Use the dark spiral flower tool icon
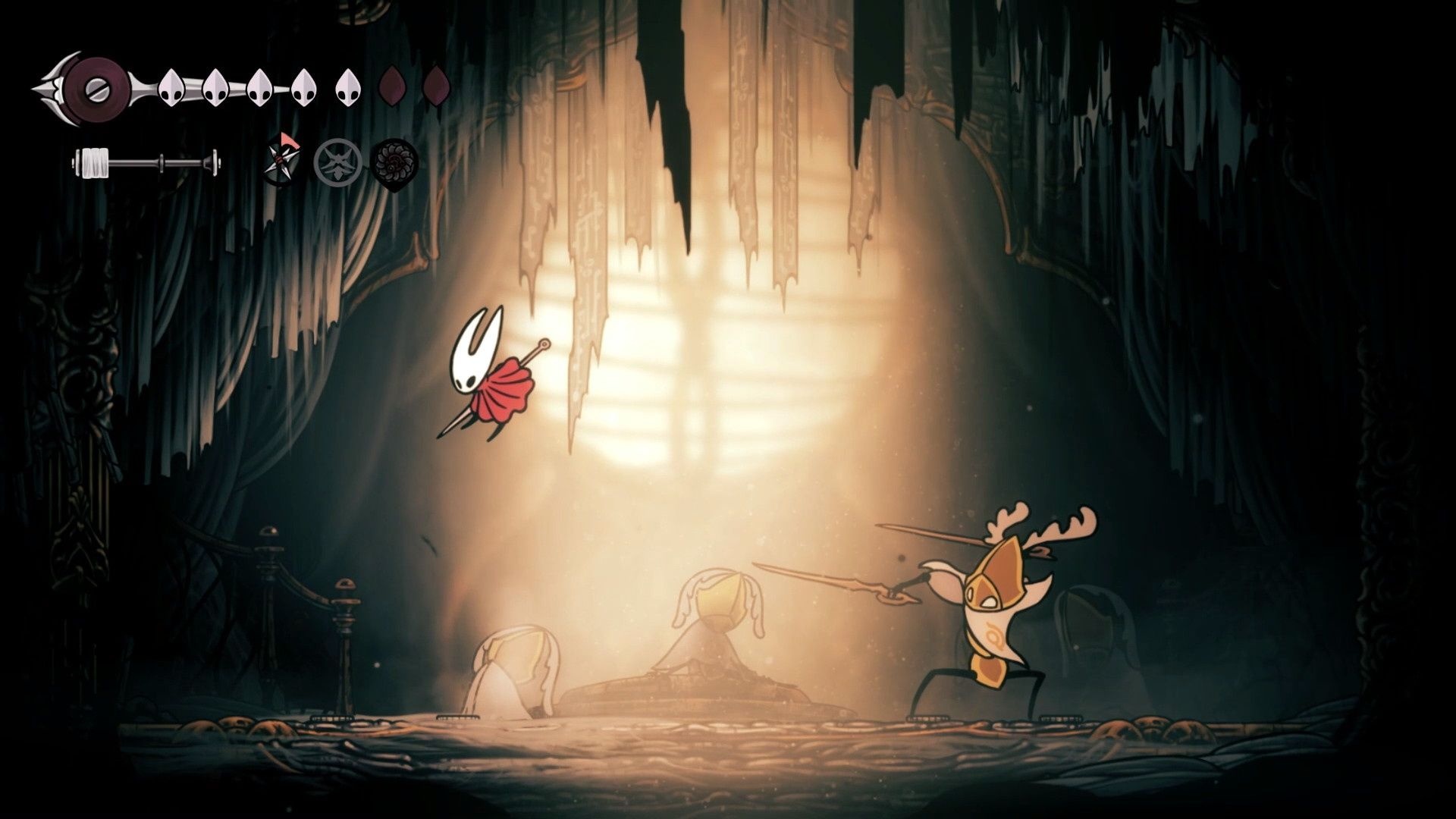Viewport: 1456px width, 819px height. coord(394,162)
